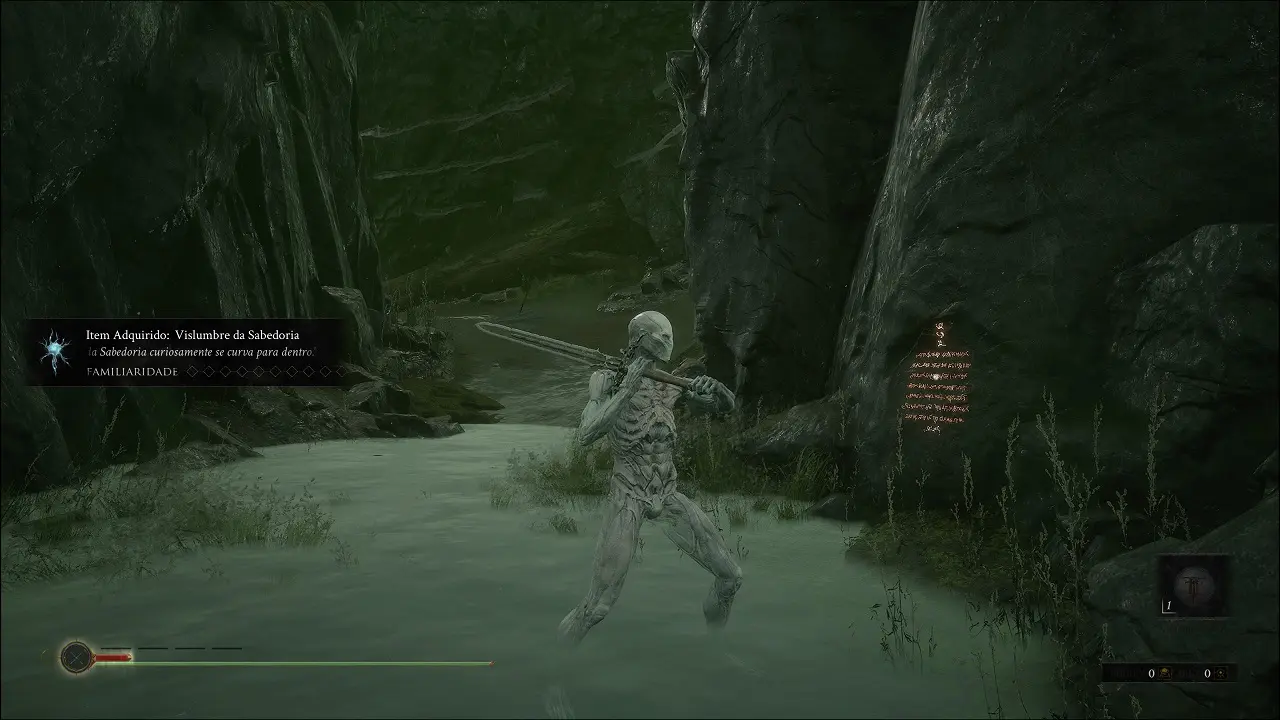Click the glimpse currency icon

(1222, 674)
